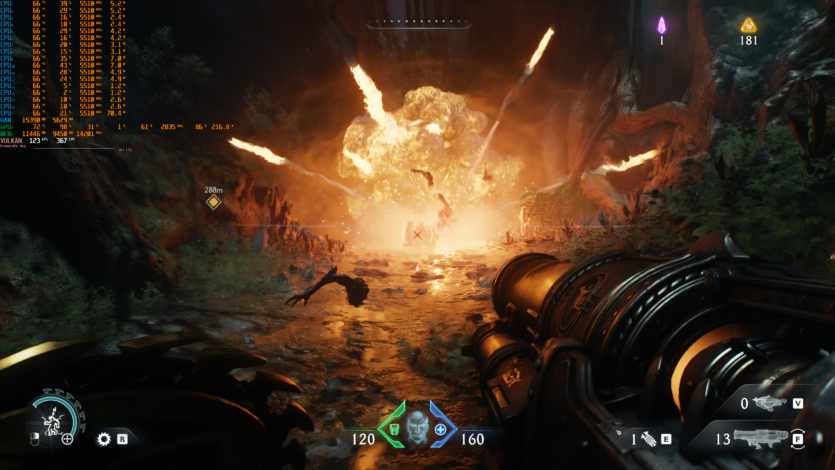Click the shield ability icon with cyan arc
The image size is (835, 470).
[x=50, y=417]
